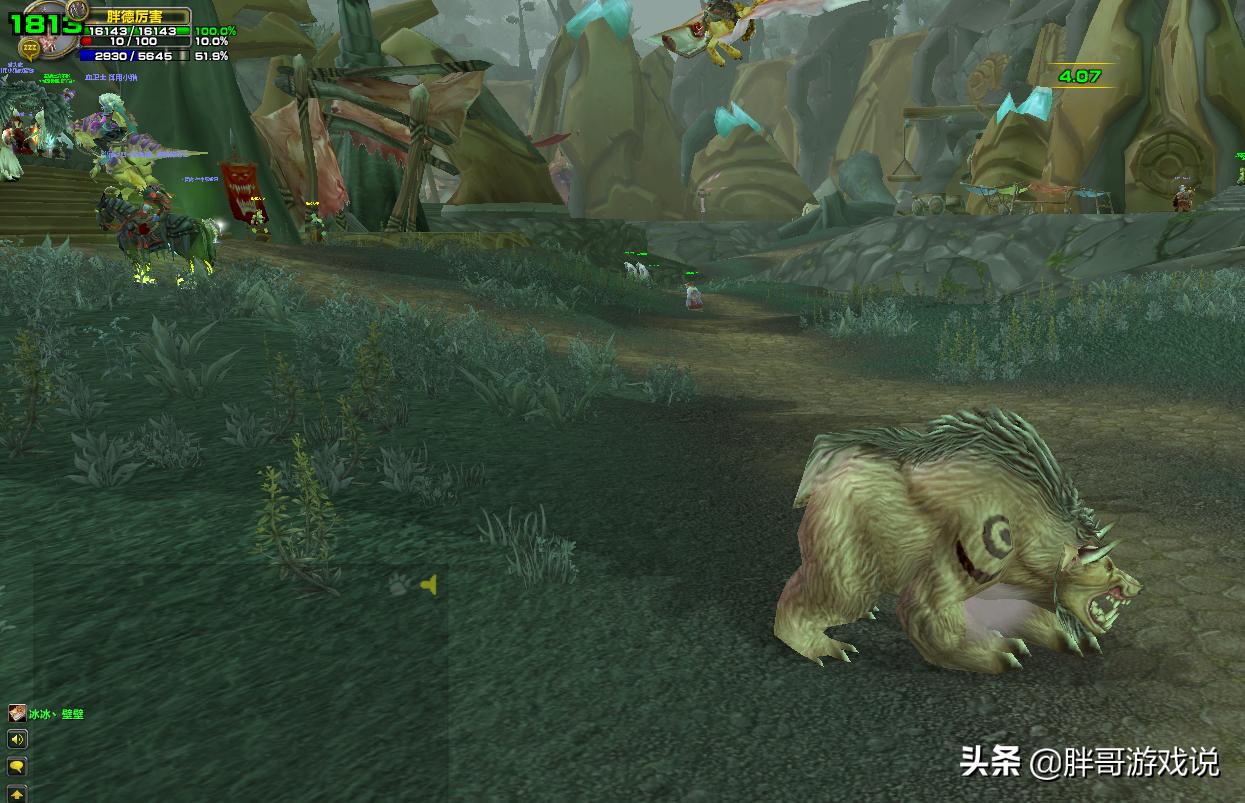Click the chat scroll-up arrow button

pos(17,794)
